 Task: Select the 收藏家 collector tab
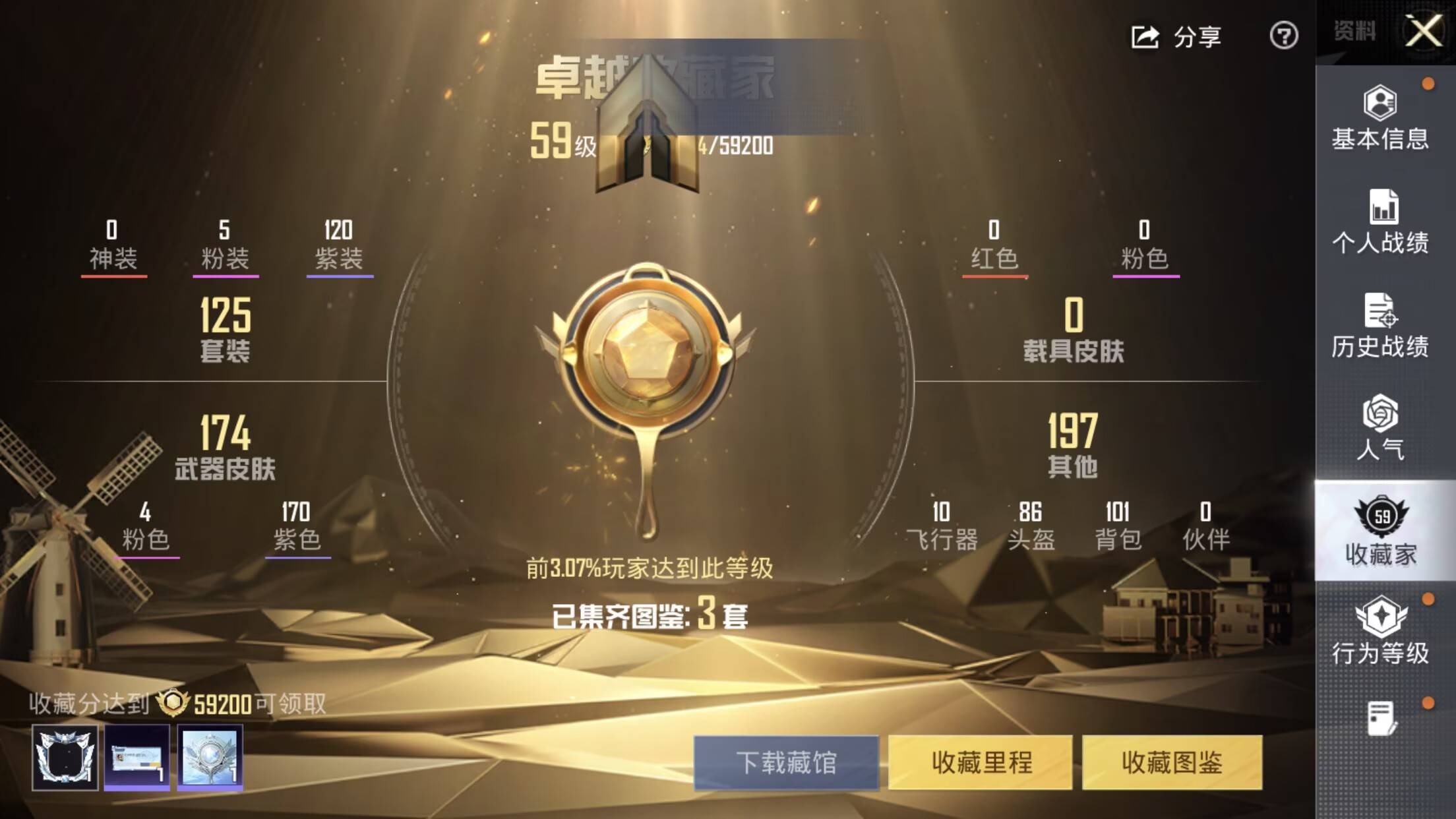pyautogui.click(x=1381, y=531)
